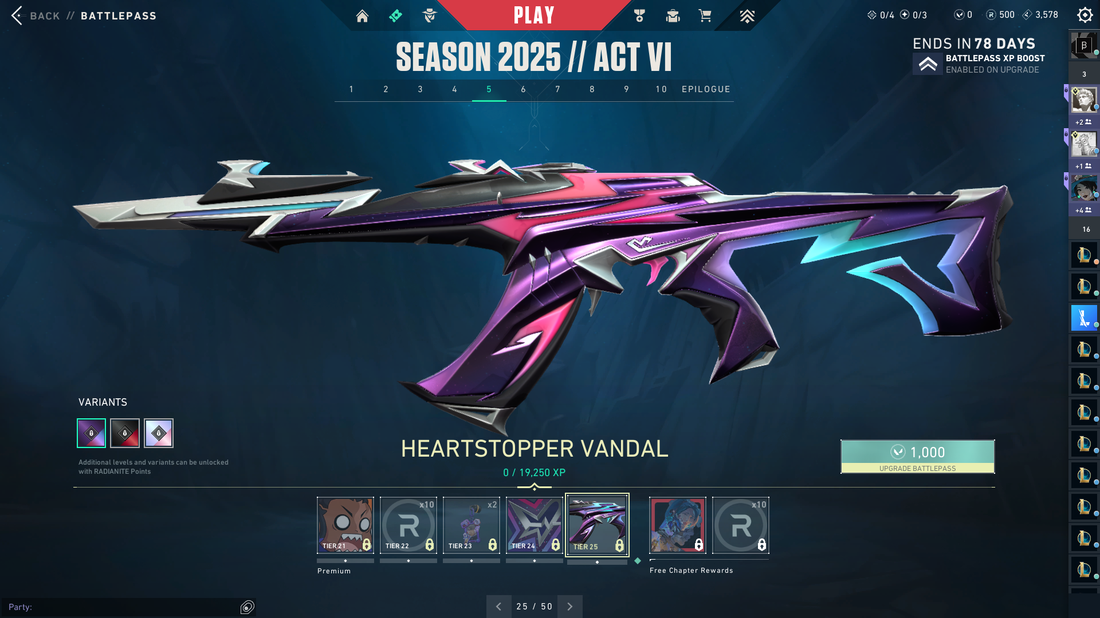Upgrade the Battlepass for 1,000 VP

[917, 456]
